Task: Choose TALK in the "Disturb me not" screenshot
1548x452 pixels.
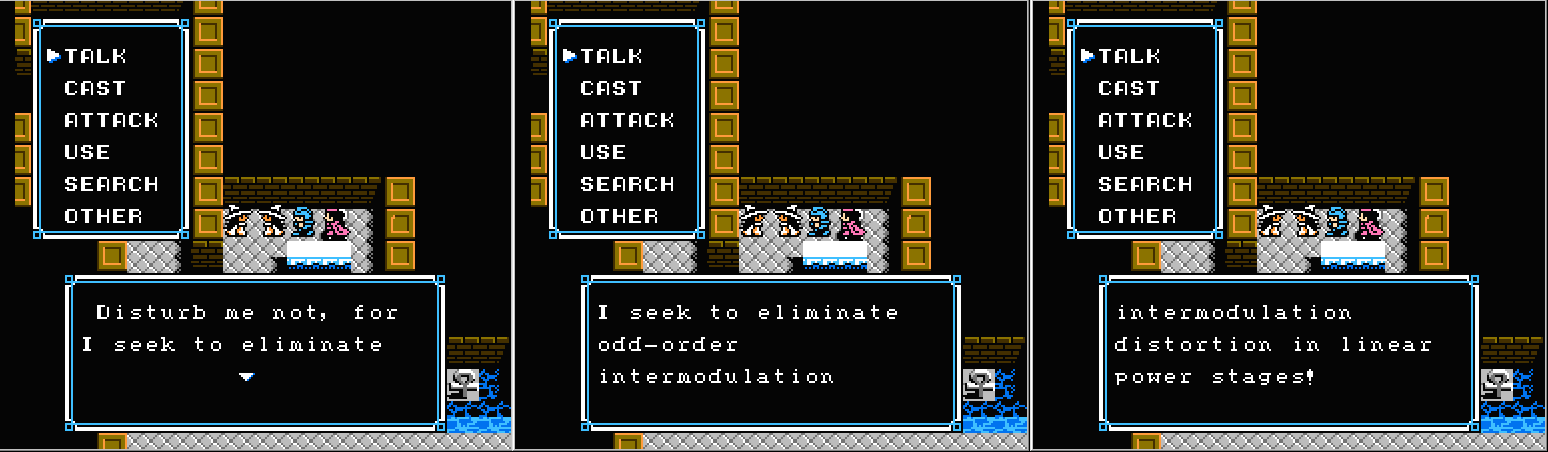Action: (95, 56)
